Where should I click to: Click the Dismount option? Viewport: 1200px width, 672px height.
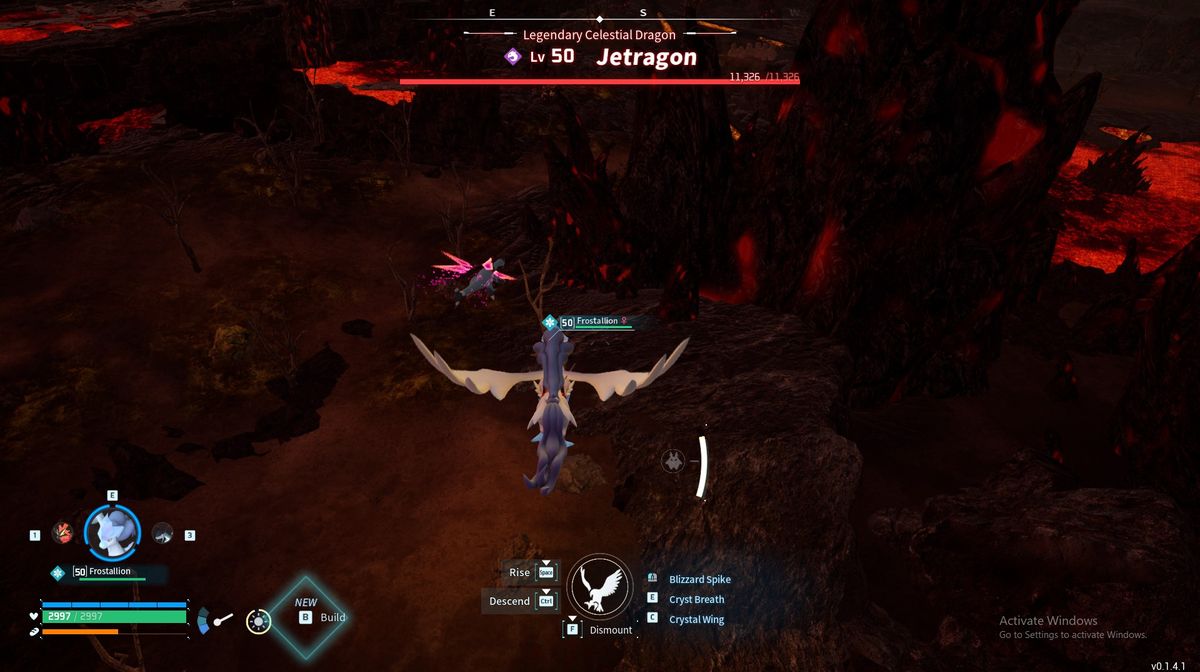pyautogui.click(x=609, y=630)
